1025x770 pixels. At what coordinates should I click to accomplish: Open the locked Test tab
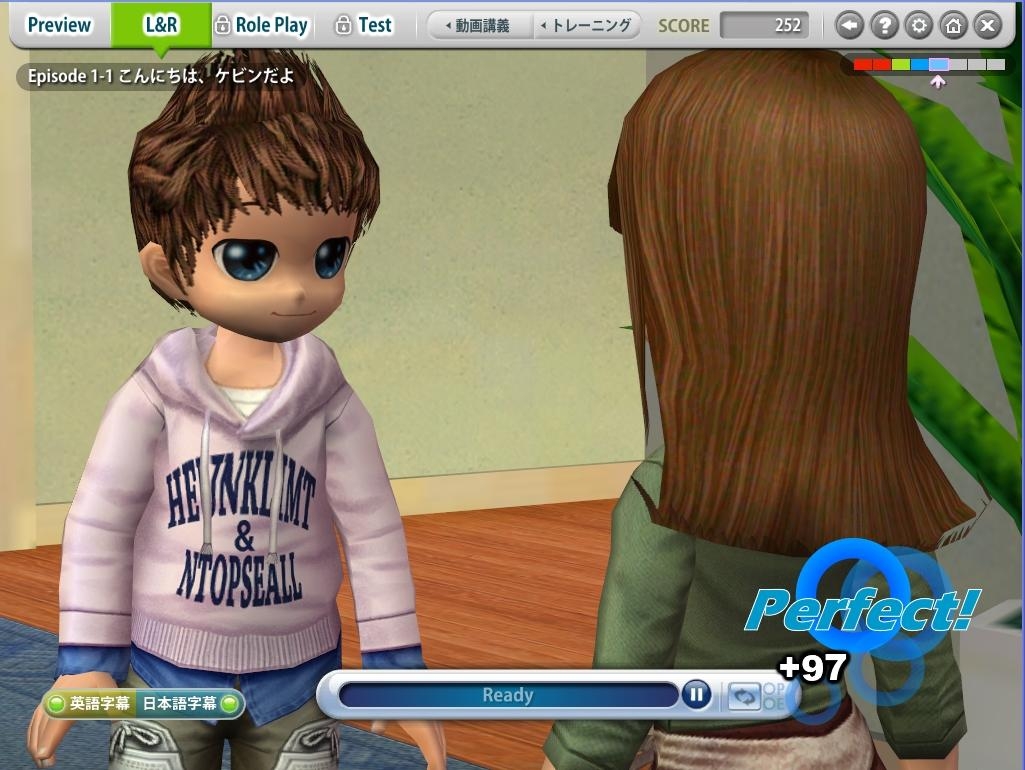[364, 25]
